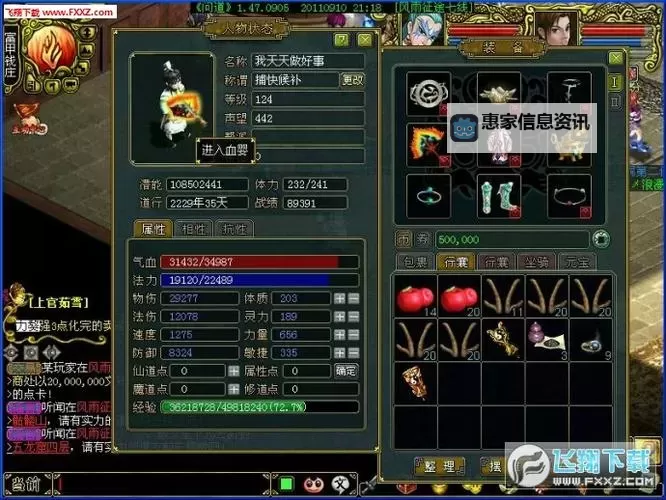This screenshot has height=500, width=666.
Task: Switch to the 相性 tab
Action: coord(192,229)
